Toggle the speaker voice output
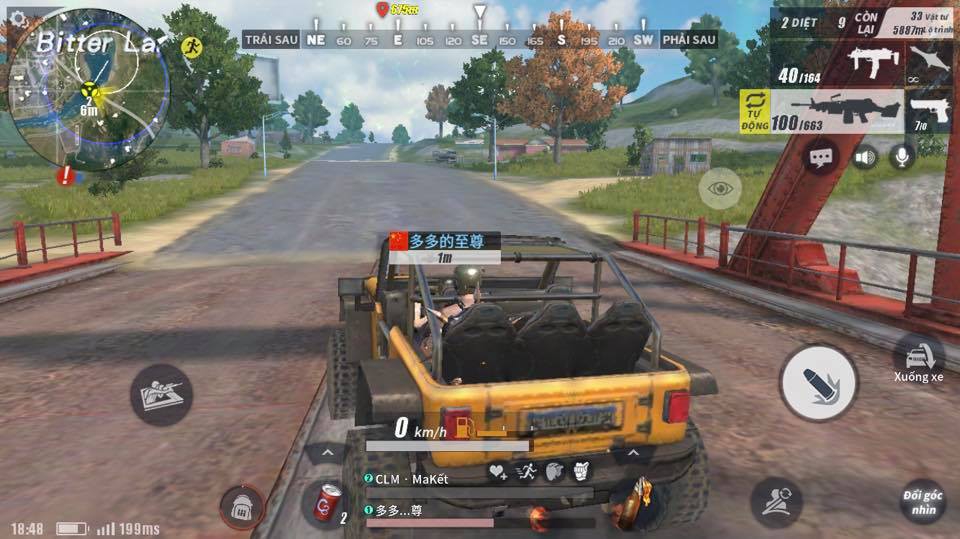Image resolution: width=960 pixels, height=539 pixels. coord(864,157)
